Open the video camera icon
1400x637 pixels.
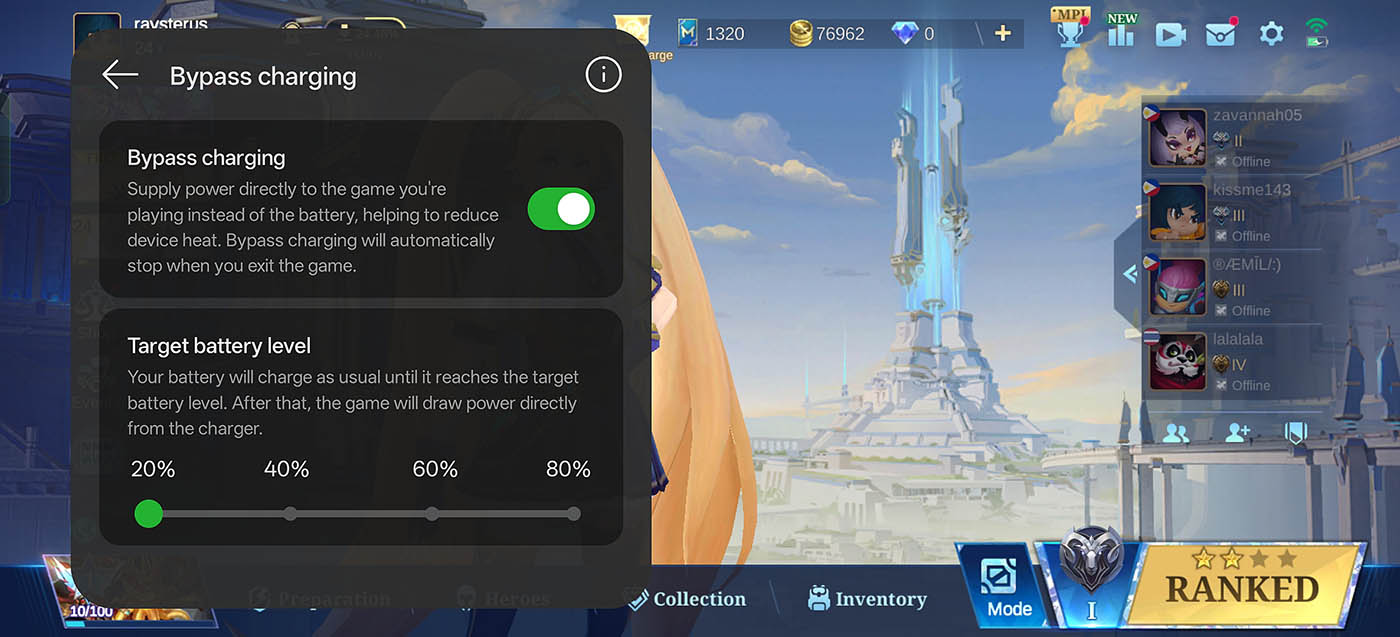pyautogui.click(x=1170, y=34)
